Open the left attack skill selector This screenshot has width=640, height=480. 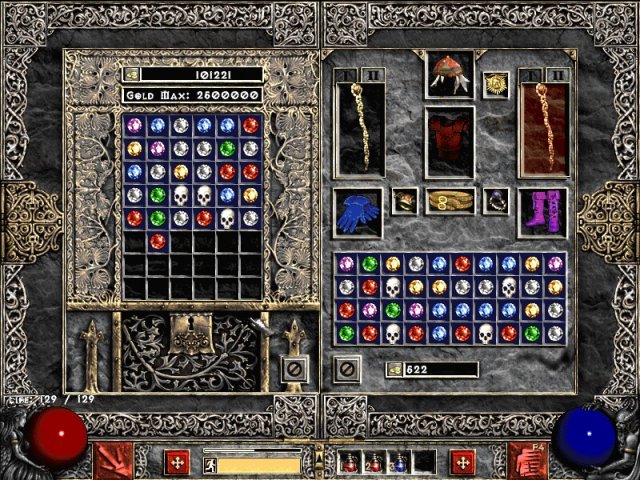pos(112,462)
